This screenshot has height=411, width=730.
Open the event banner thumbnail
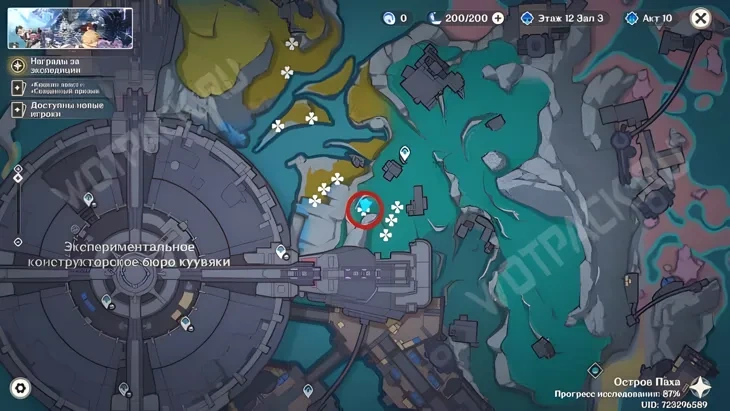70,29
